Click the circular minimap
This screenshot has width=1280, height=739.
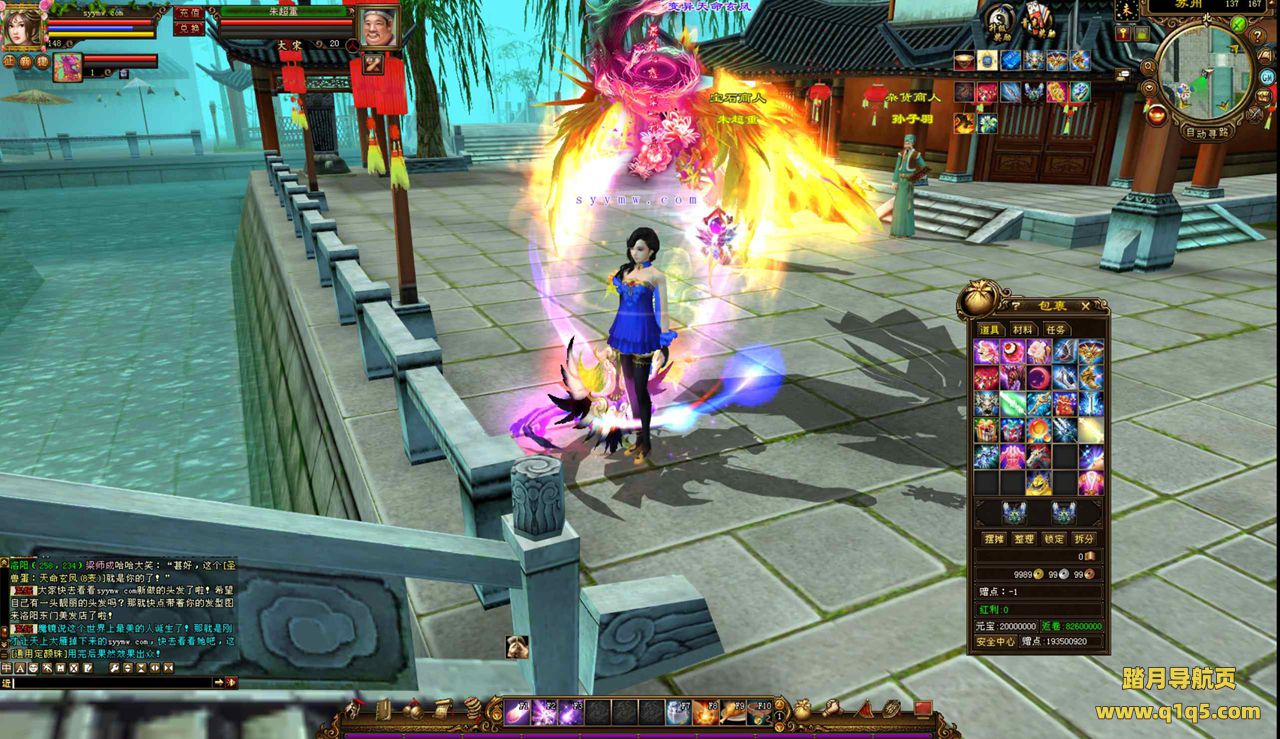click(x=1205, y=70)
